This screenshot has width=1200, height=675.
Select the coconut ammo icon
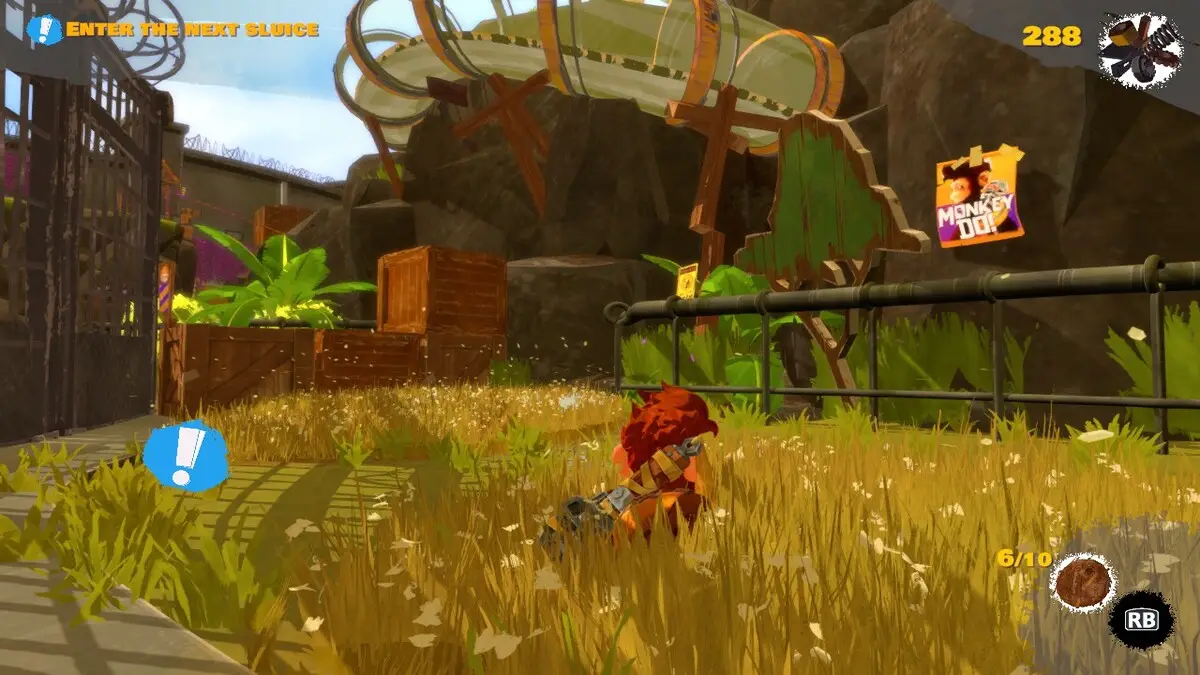(x=1083, y=583)
